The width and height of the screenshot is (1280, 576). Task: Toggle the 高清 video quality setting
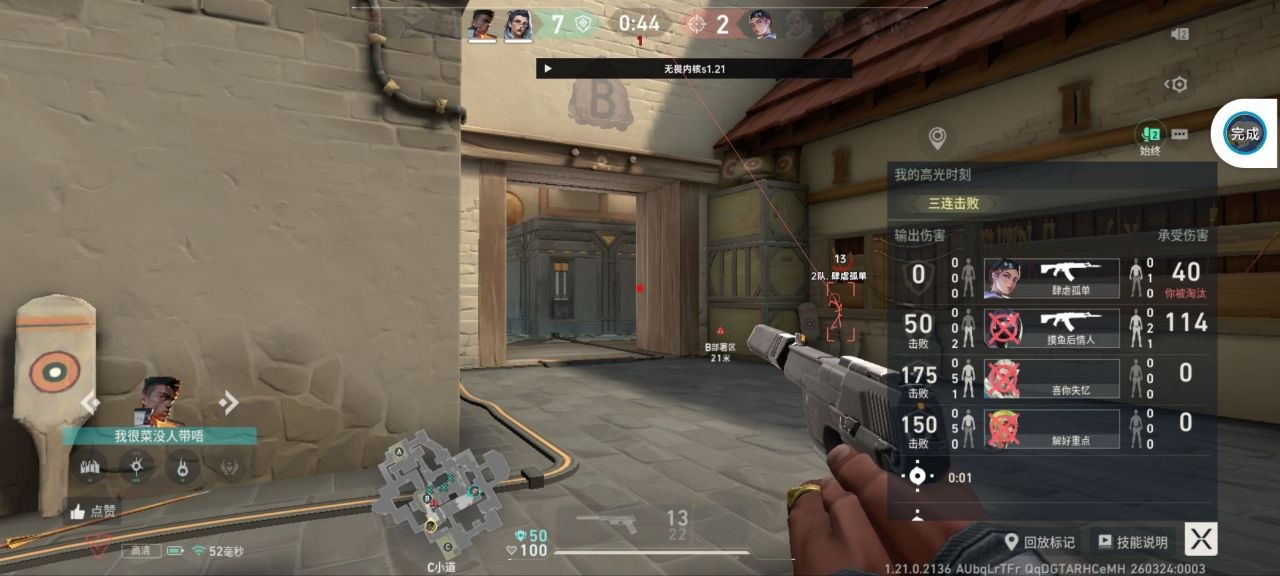pos(140,551)
